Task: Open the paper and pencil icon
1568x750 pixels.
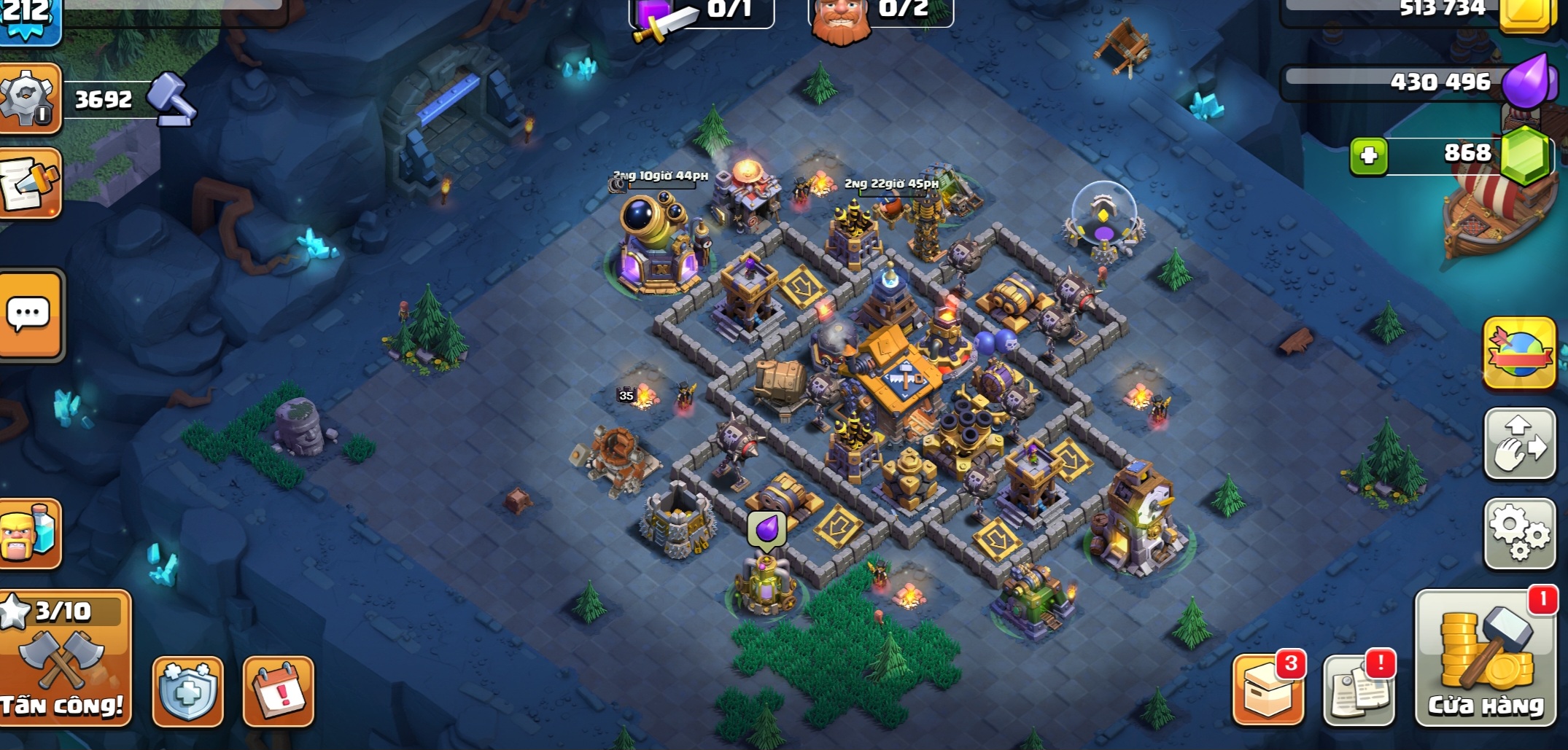Action: click(30, 183)
